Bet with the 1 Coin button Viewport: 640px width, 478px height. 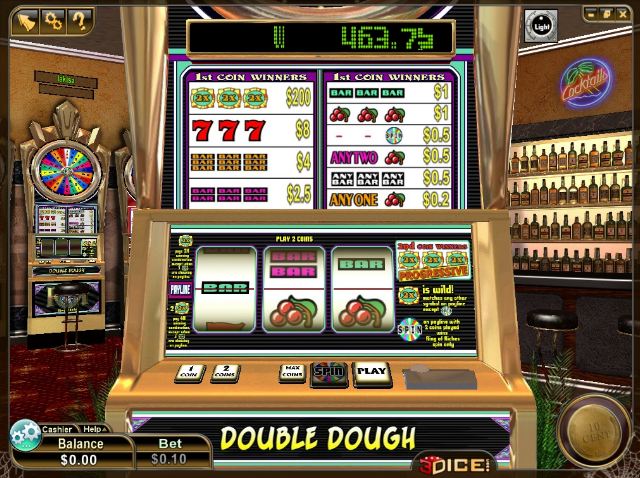(x=188, y=372)
